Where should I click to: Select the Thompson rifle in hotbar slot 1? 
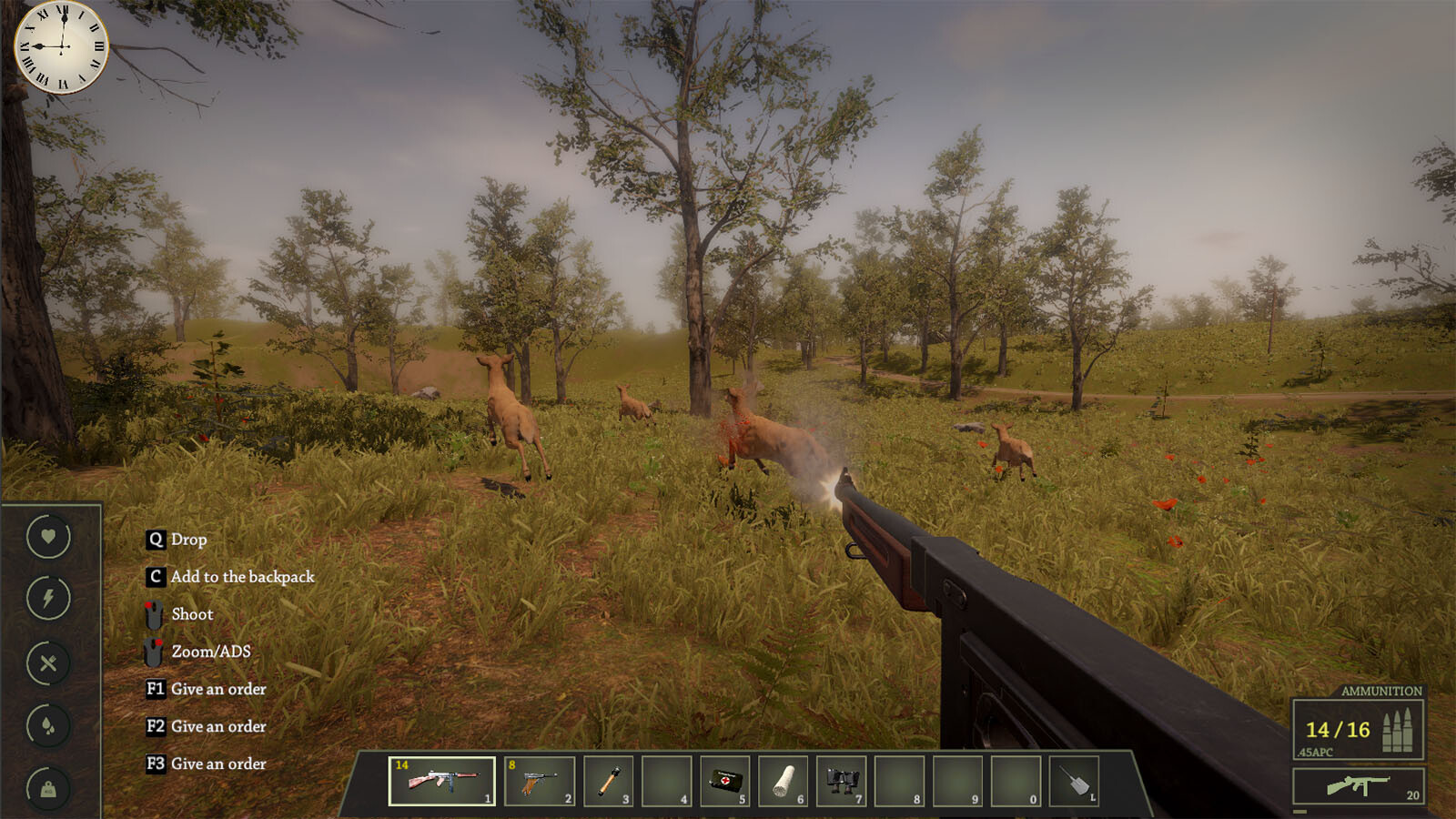click(440, 780)
